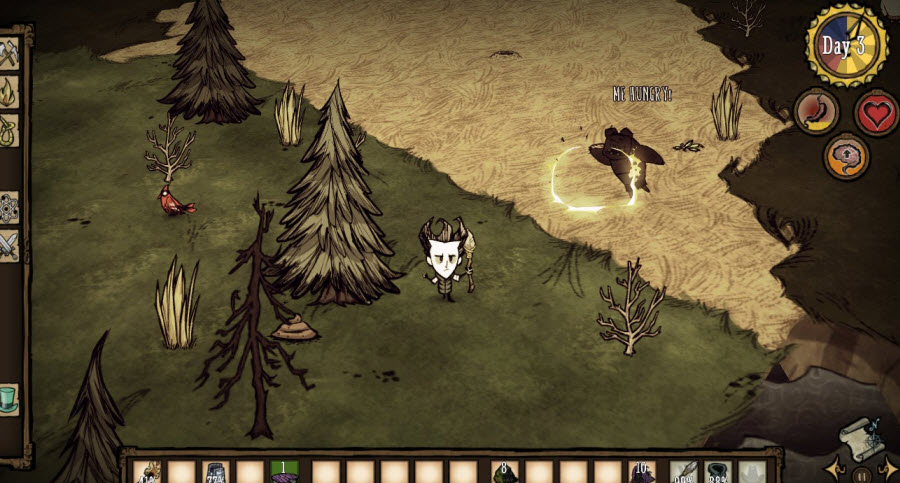This screenshot has height=483, width=900.
Task: Select the Survival tab with rope icon
Action: (x=9, y=129)
